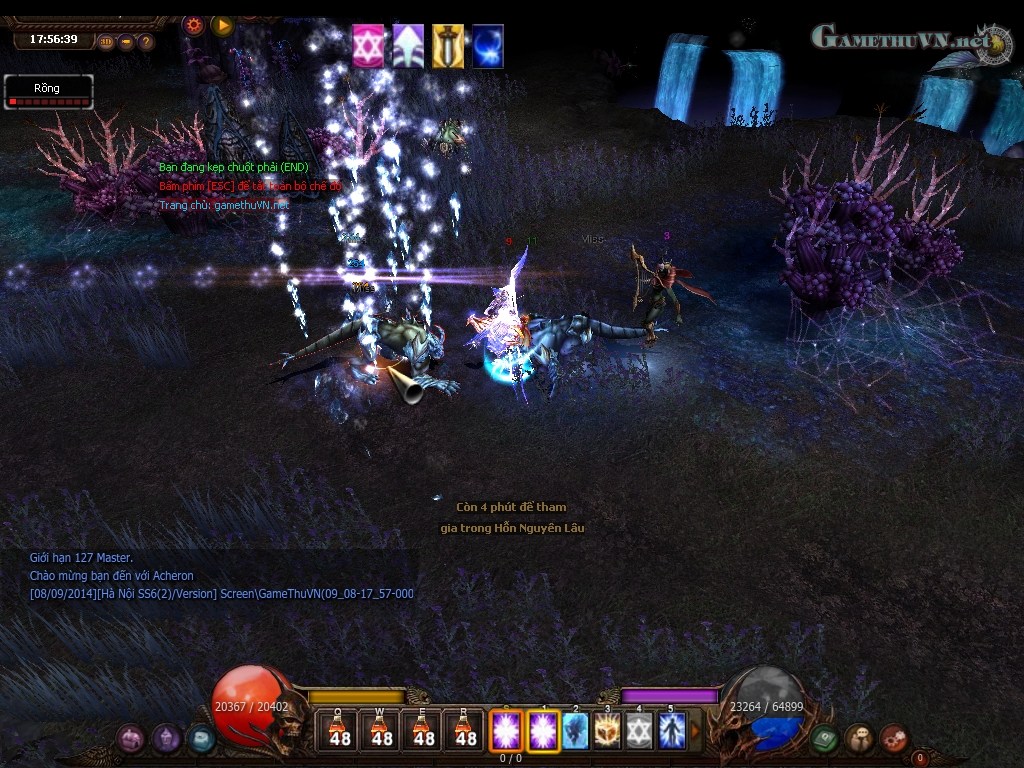Screen dimensions: 1024x768
Task: Use the potion in slot R
Action: point(466,730)
